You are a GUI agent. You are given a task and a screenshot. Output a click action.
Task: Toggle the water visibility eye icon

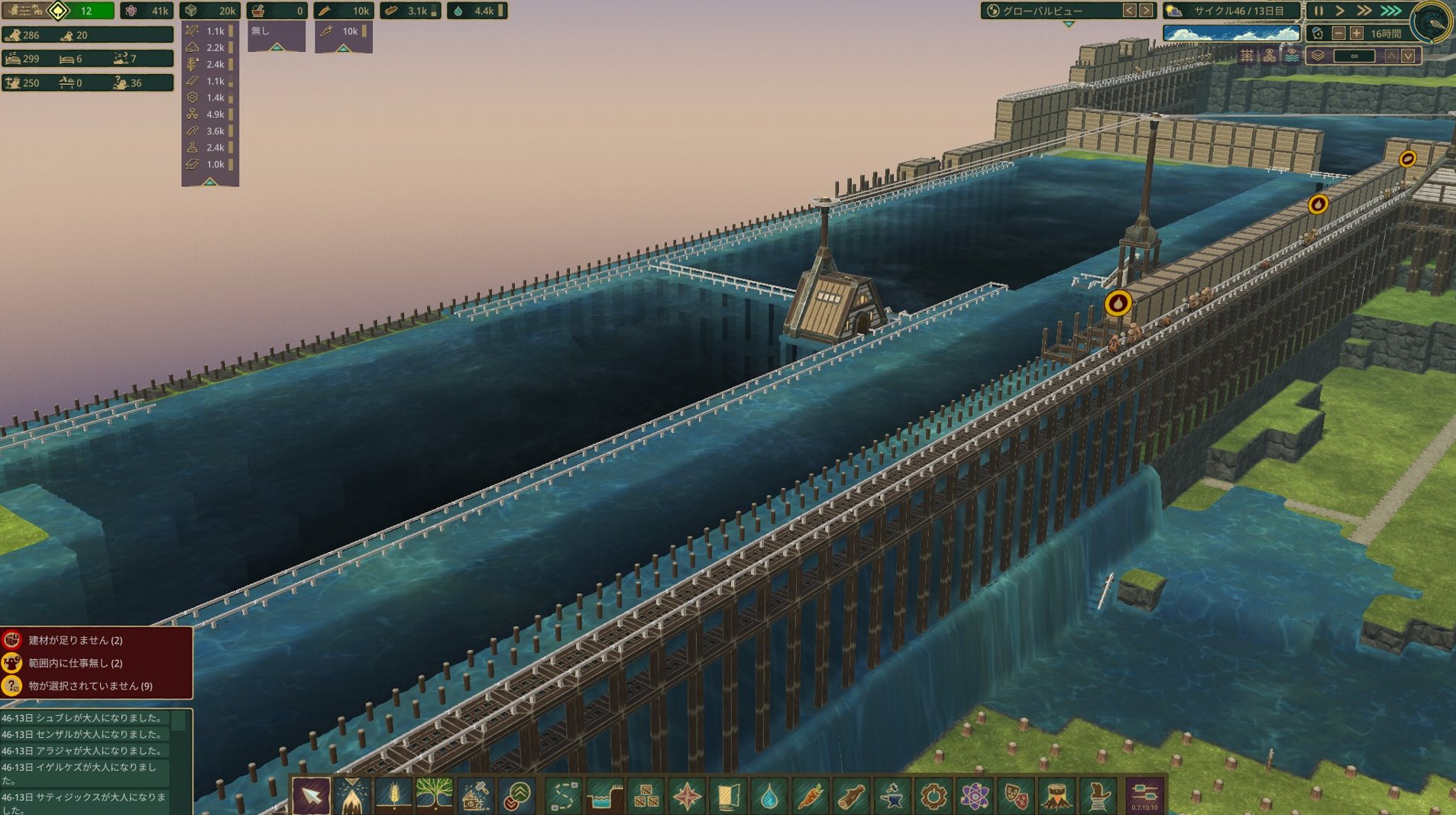pos(1291,56)
